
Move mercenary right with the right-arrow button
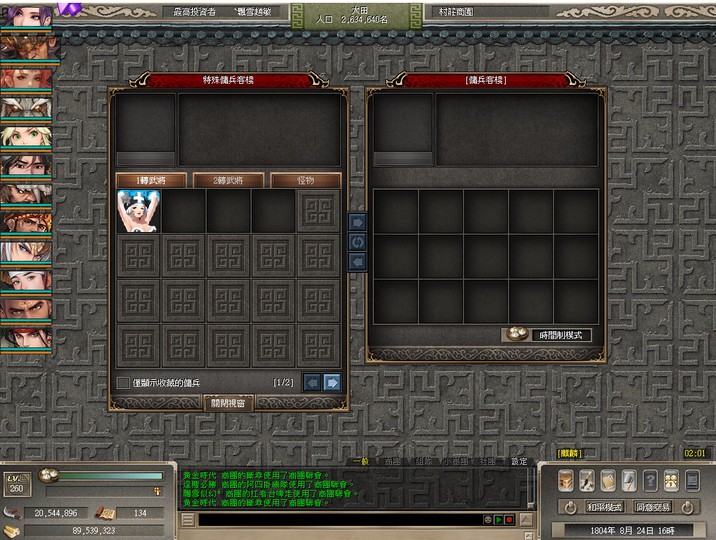coord(357,222)
